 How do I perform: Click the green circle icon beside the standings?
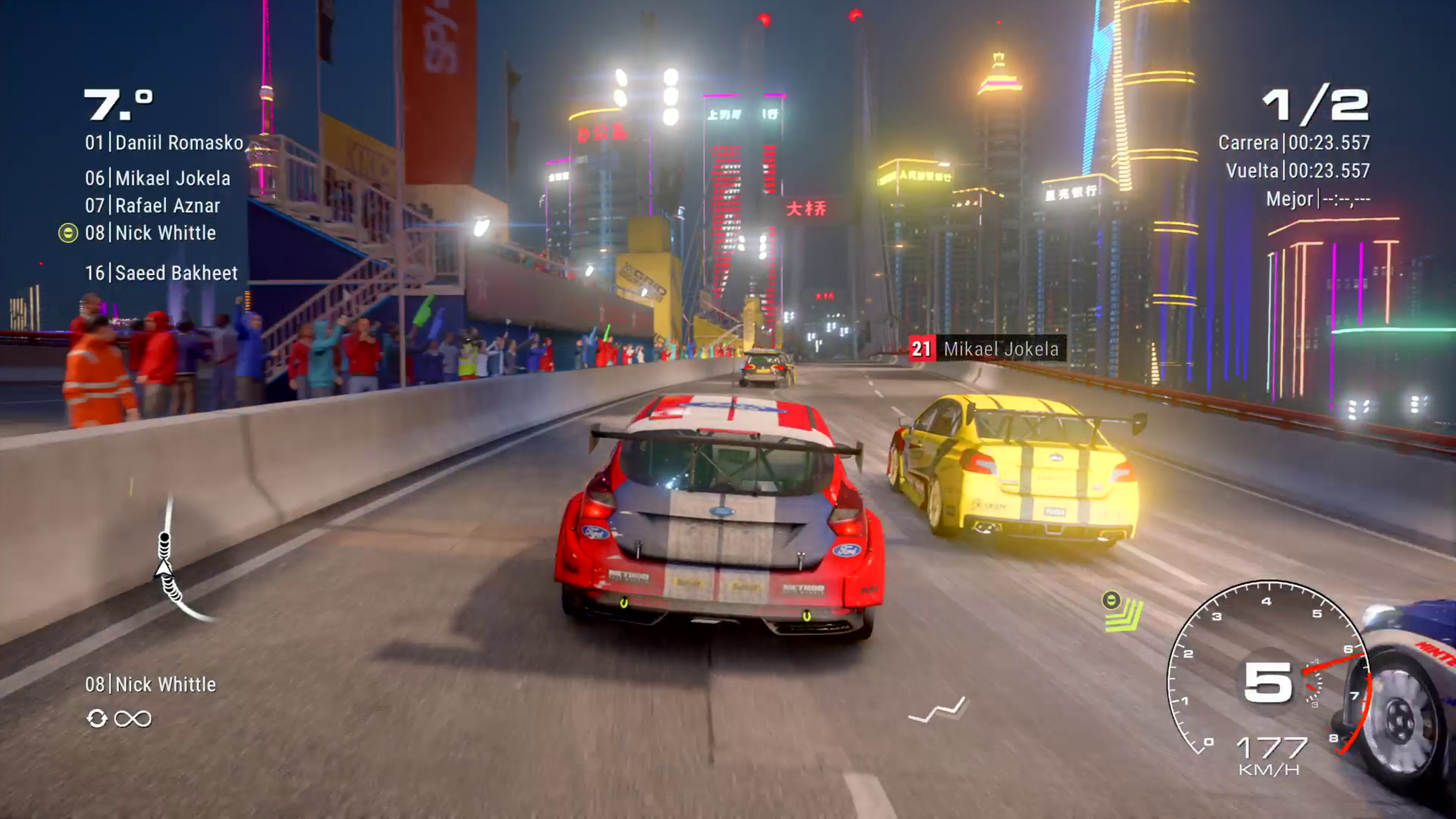(x=68, y=233)
